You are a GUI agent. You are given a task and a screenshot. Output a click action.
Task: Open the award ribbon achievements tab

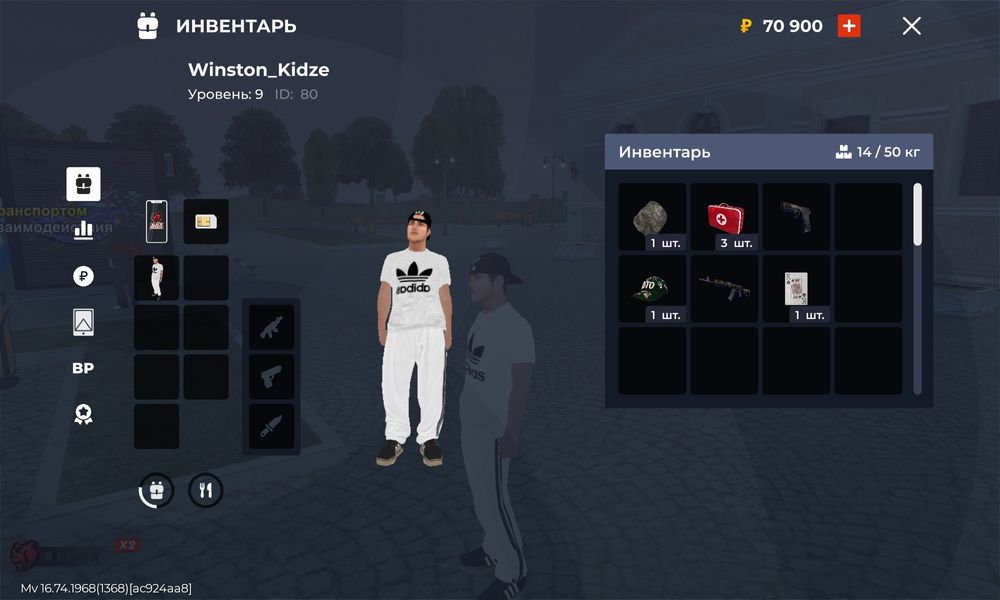tap(83, 414)
